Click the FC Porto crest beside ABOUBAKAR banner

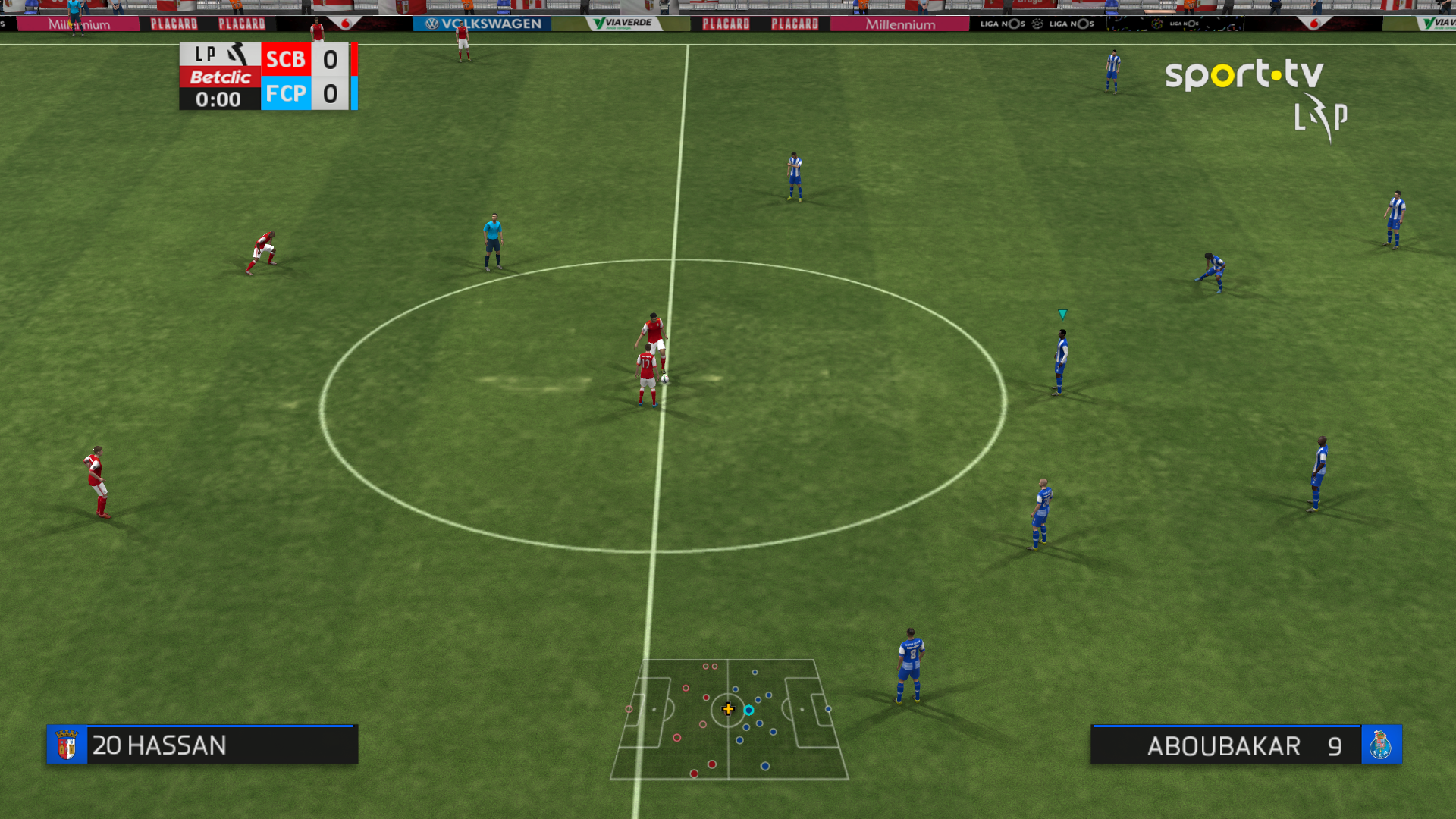coord(1382,745)
